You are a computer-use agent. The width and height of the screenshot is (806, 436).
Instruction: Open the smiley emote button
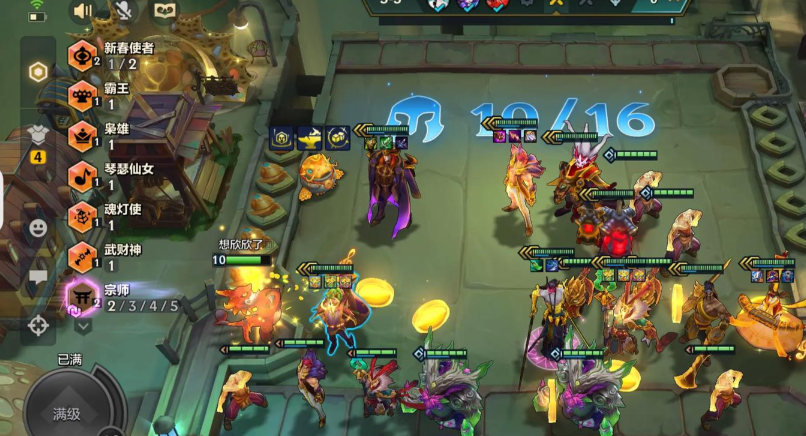38,228
